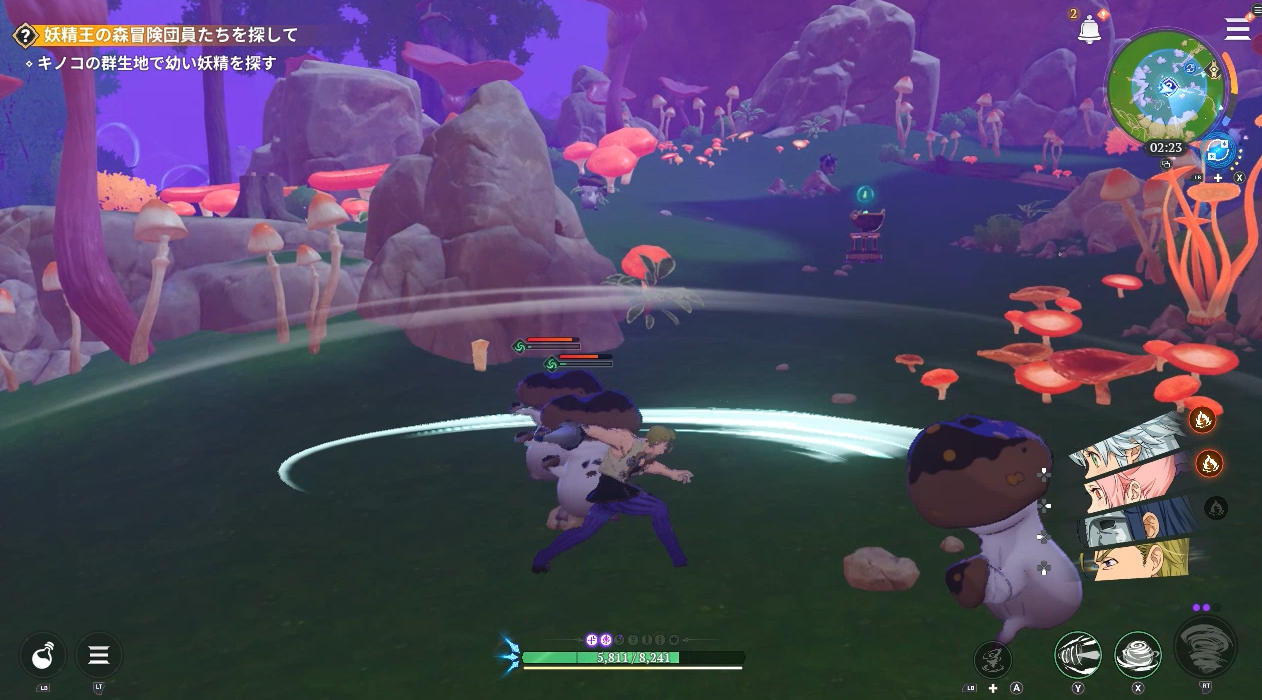The image size is (1262, 700).
Task: Activate the swirling wind skill icon
Action: coord(1138,655)
